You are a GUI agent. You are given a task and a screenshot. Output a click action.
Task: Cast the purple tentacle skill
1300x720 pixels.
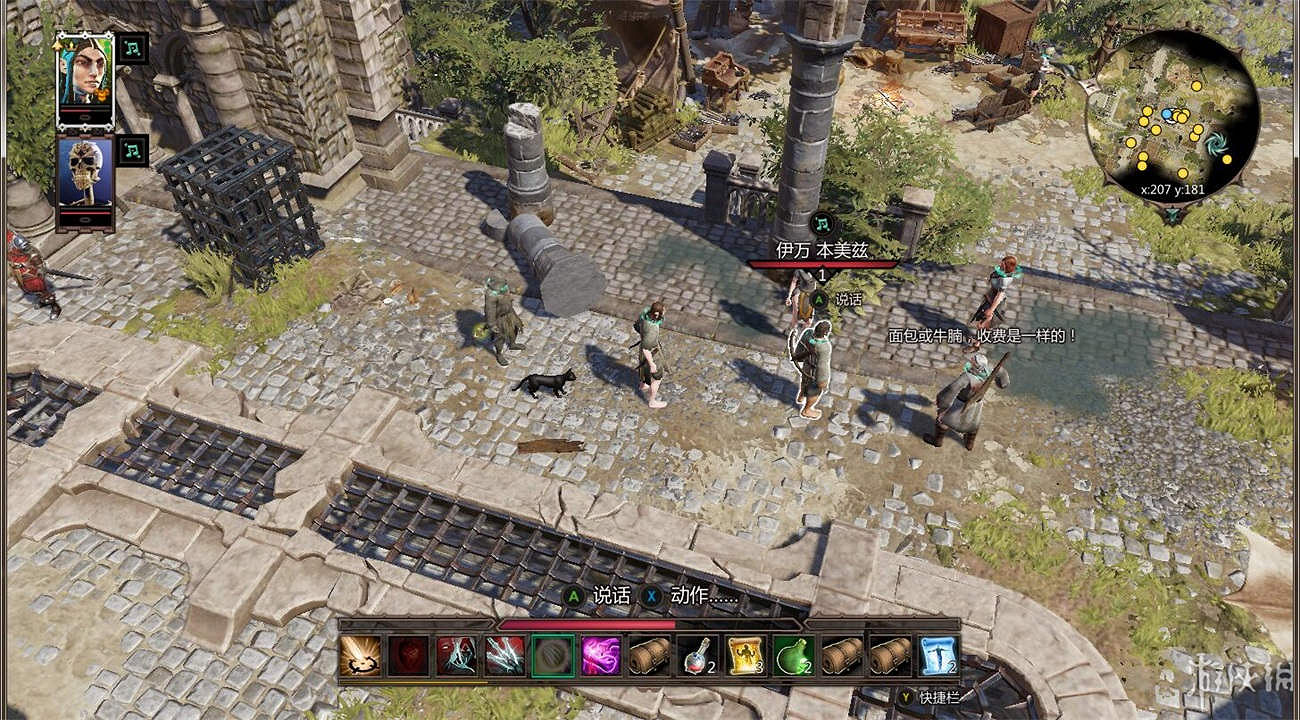pos(600,655)
